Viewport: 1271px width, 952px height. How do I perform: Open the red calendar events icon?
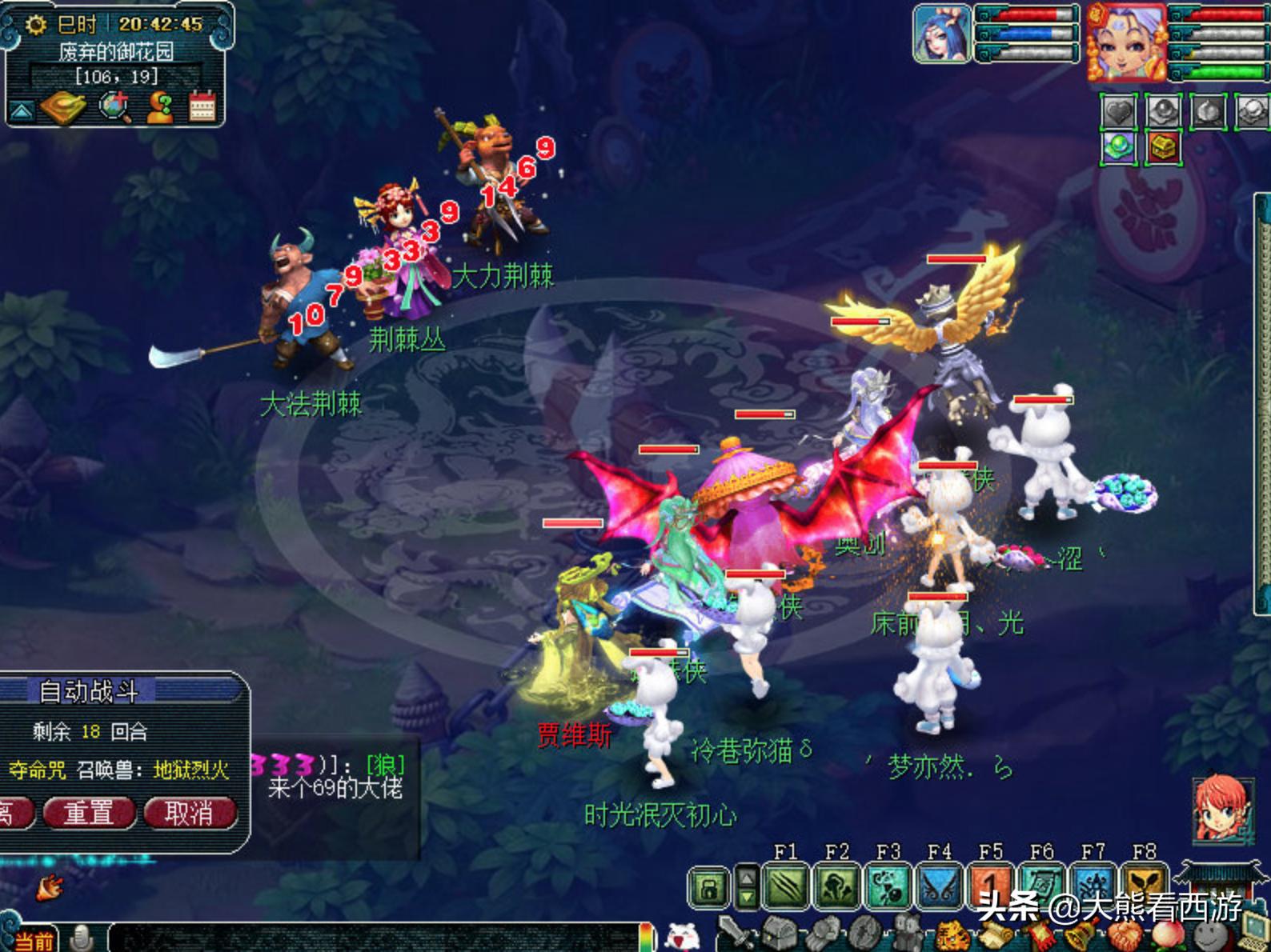pyautogui.click(x=202, y=107)
